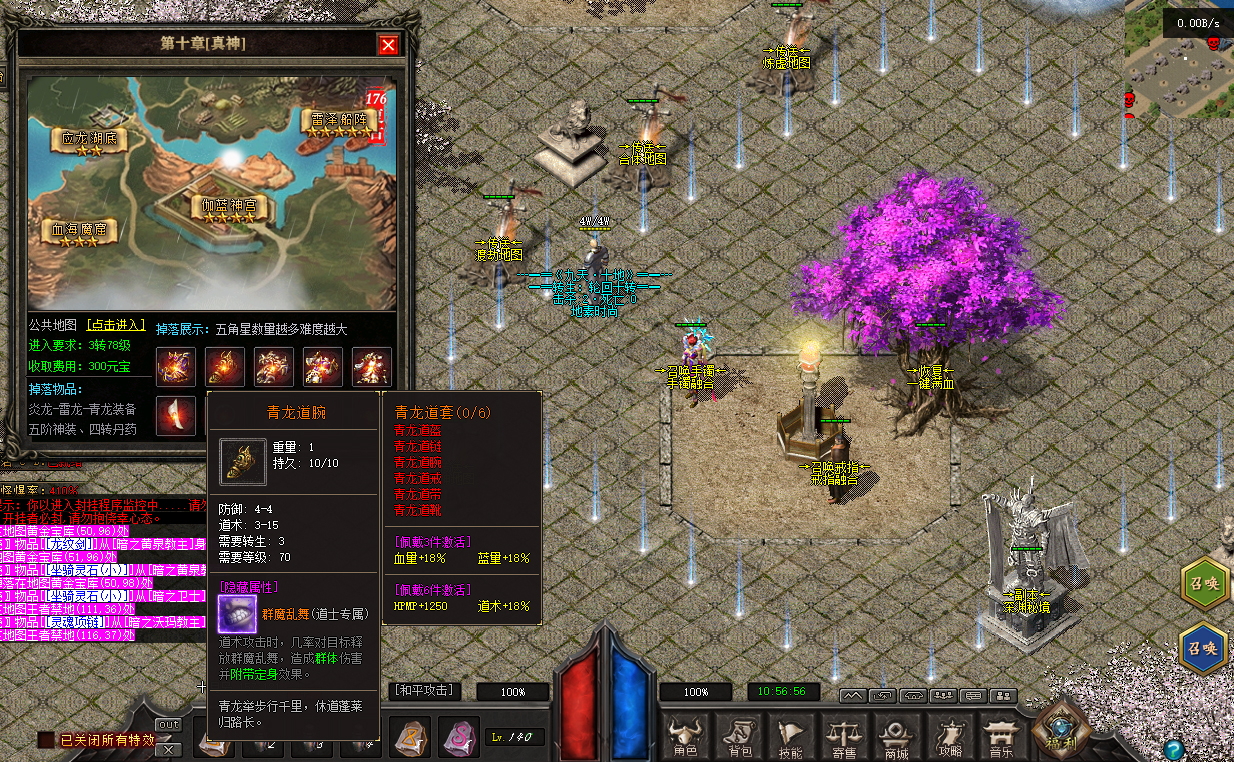Open the 寄售 consignment menu
This screenshot has height=762, width=1234.
[x=843, y=738]
